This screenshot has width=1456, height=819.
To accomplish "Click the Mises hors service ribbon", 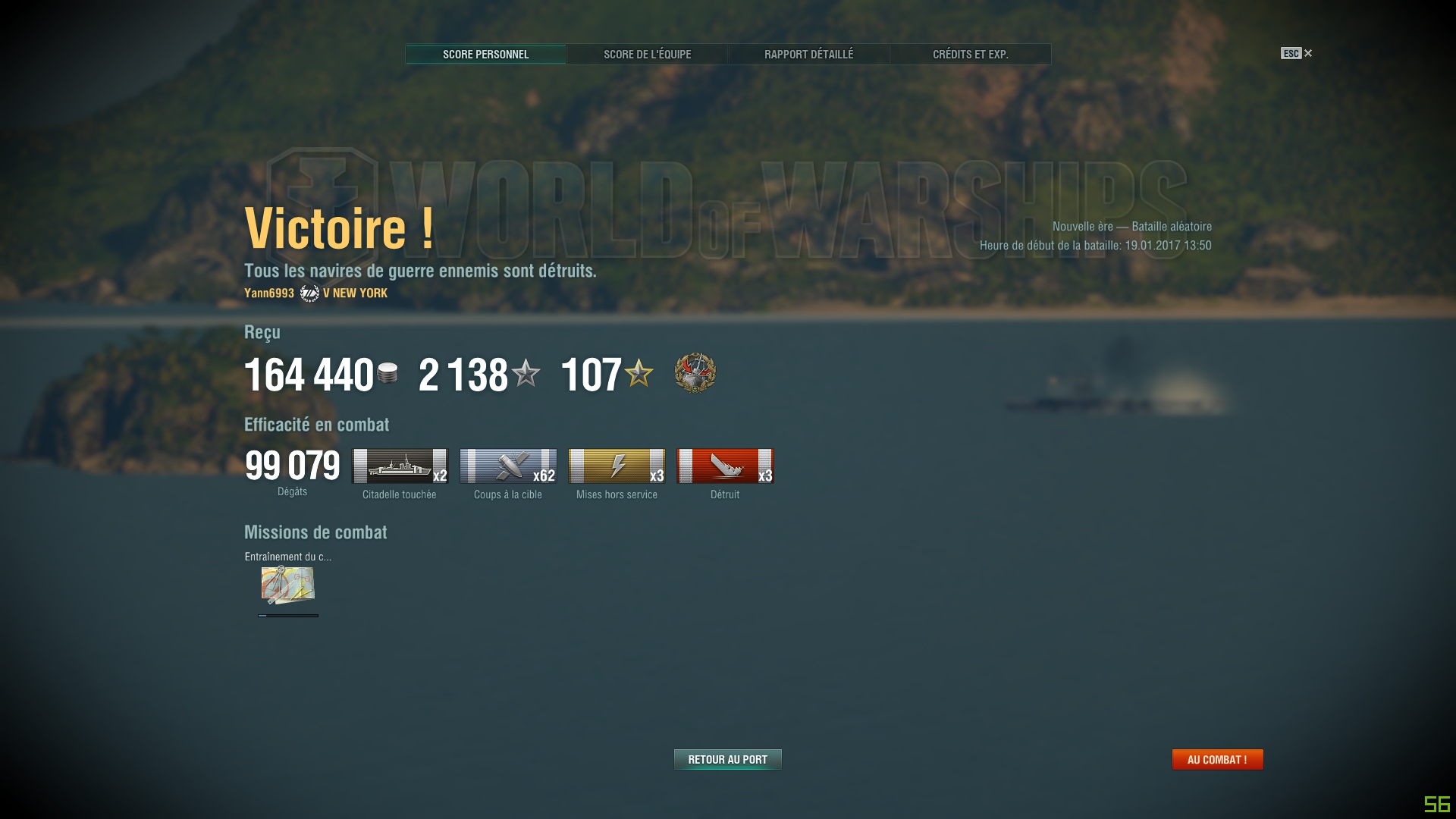I will pos(617,466).
